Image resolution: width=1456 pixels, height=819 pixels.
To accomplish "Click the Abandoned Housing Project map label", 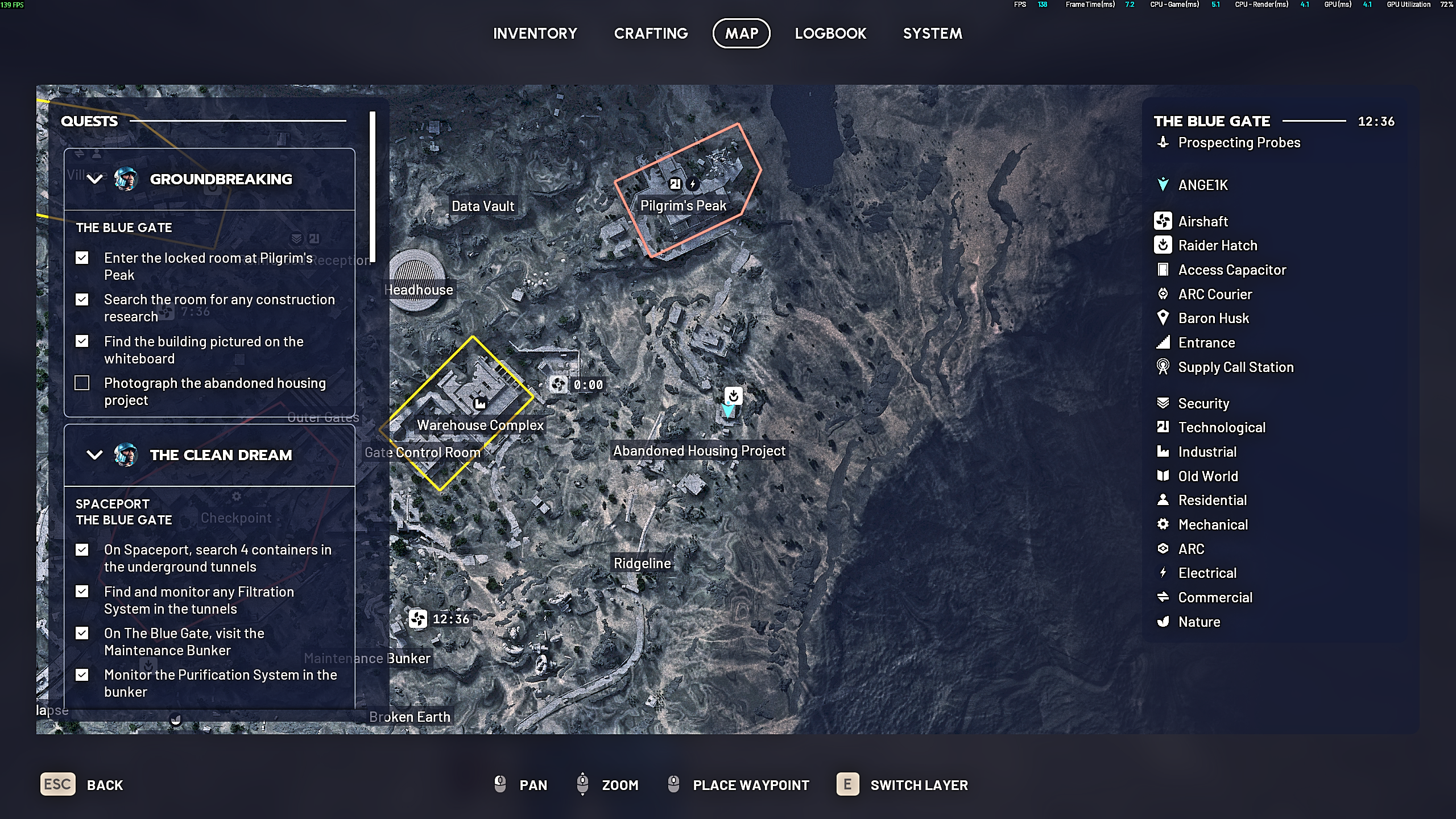I will click(699, 451).
